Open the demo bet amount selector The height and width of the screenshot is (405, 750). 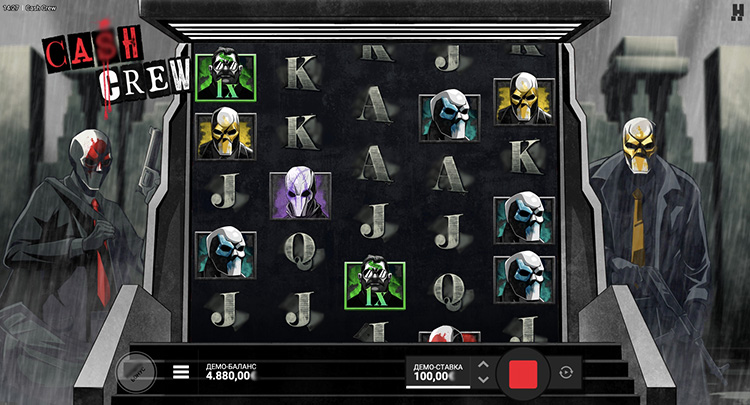pyautogui.click(x=438, y=373)
